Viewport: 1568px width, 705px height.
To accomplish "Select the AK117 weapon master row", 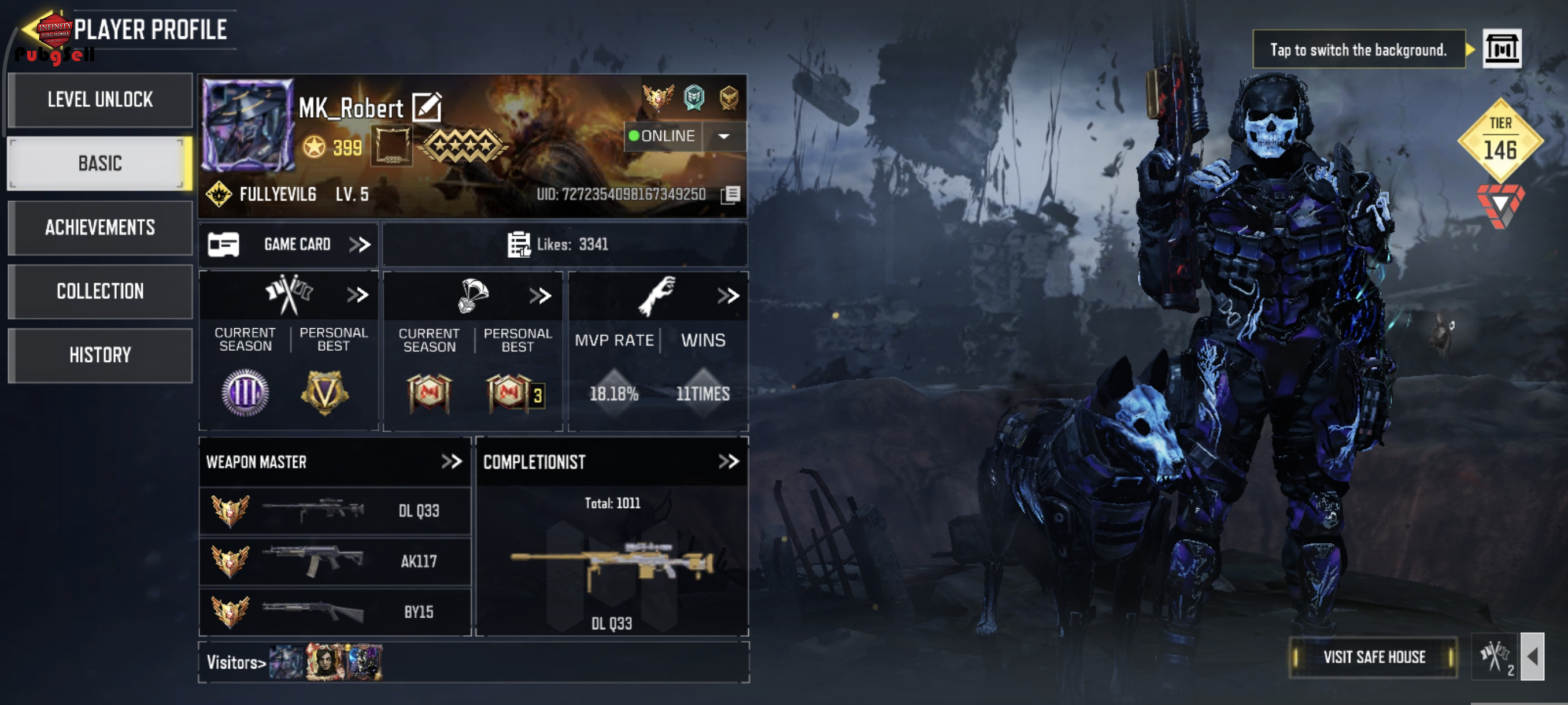I will (x=335, y=561).
